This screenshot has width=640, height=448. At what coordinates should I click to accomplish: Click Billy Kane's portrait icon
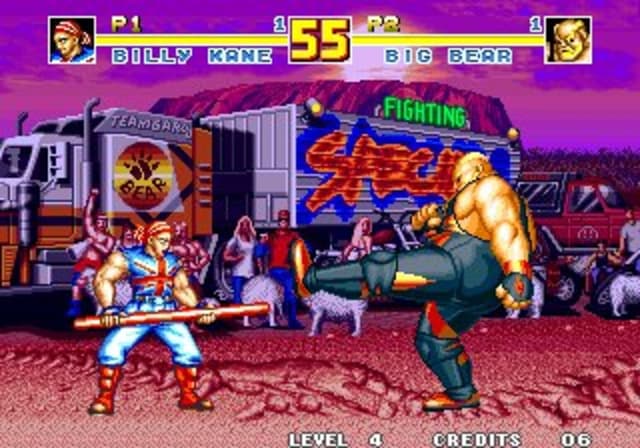[x=72, y=40]
